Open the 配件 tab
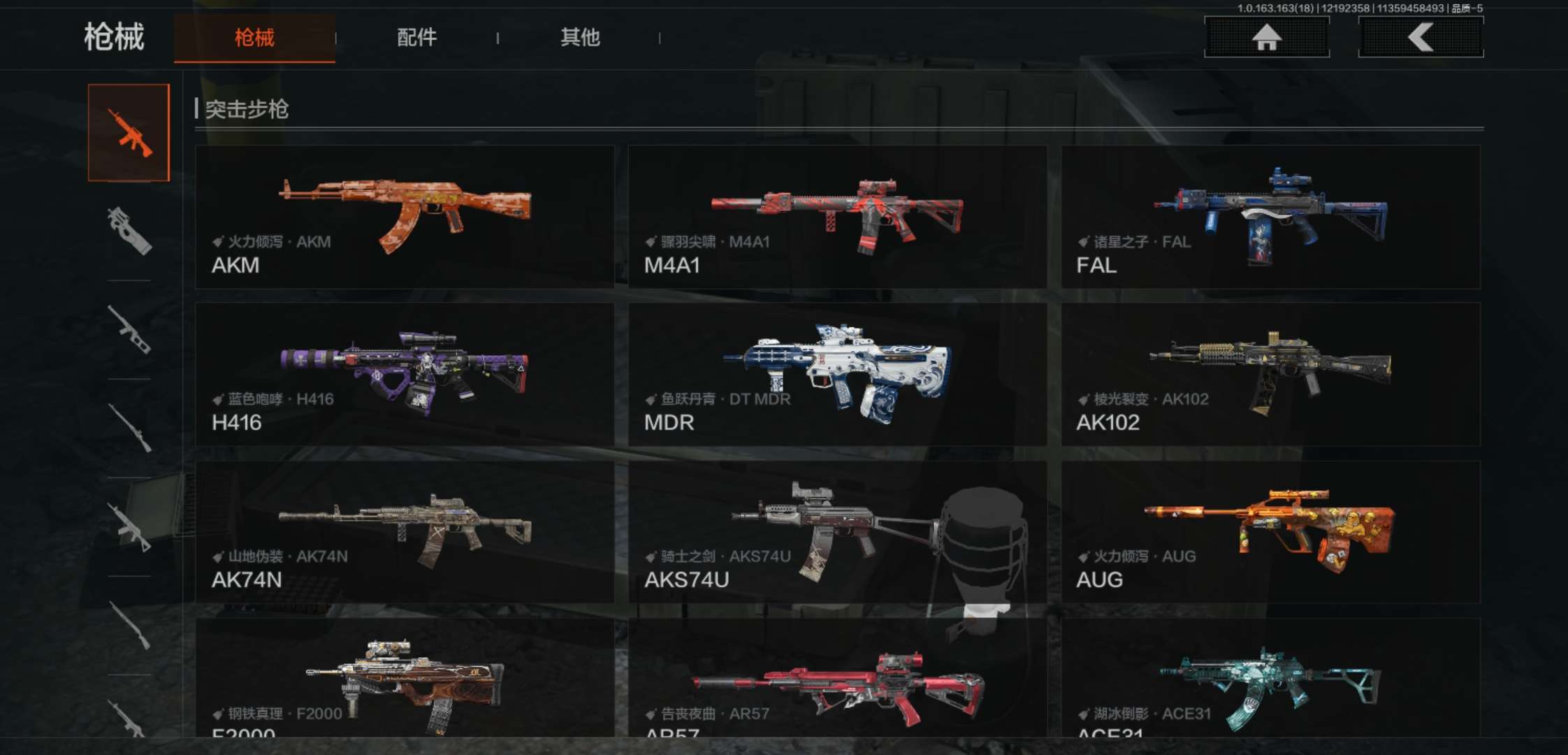This screenshot has height=755, width=1568. (x=416, y=38)
